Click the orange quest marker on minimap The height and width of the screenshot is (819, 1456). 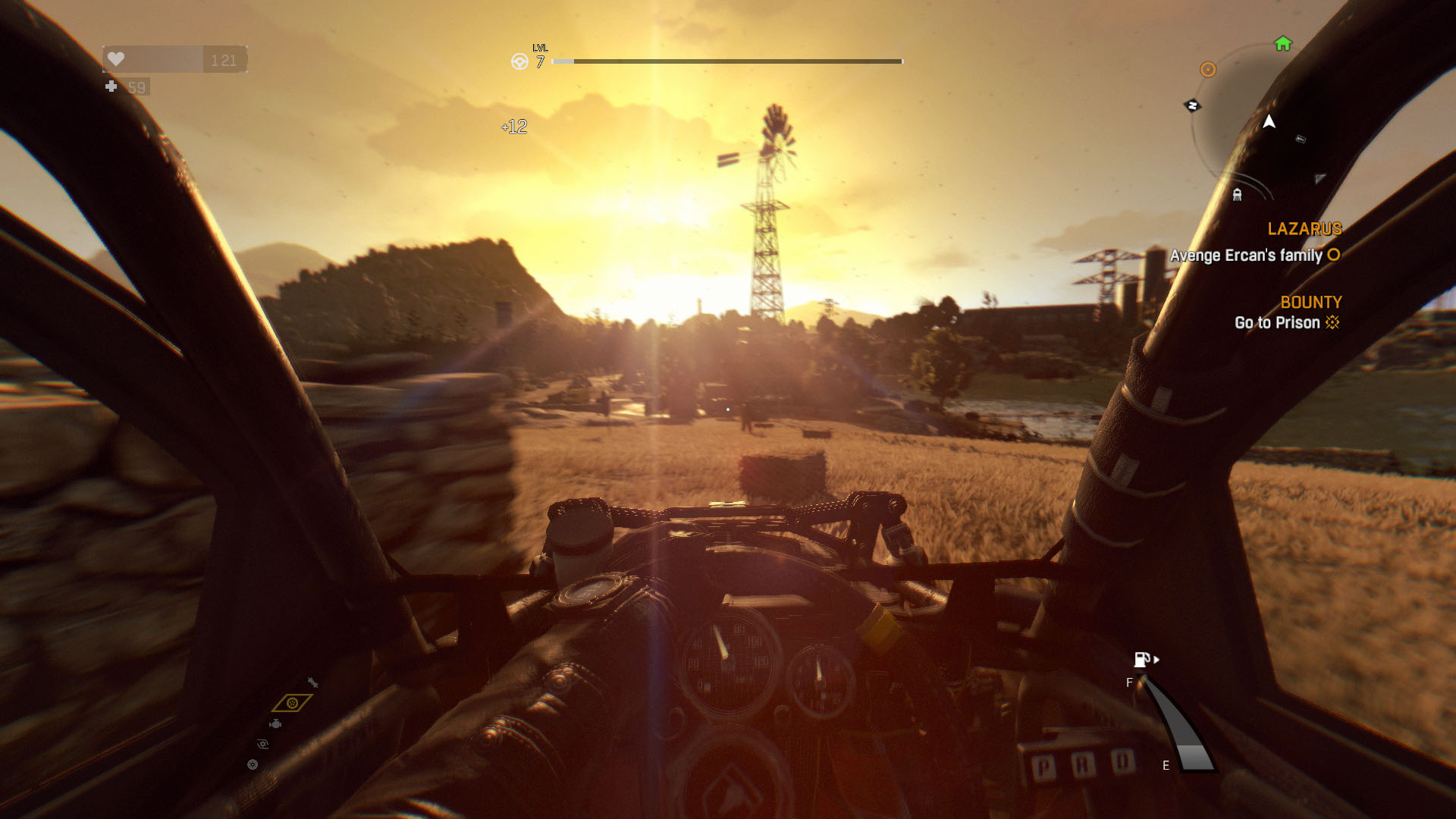point(1208,70)
